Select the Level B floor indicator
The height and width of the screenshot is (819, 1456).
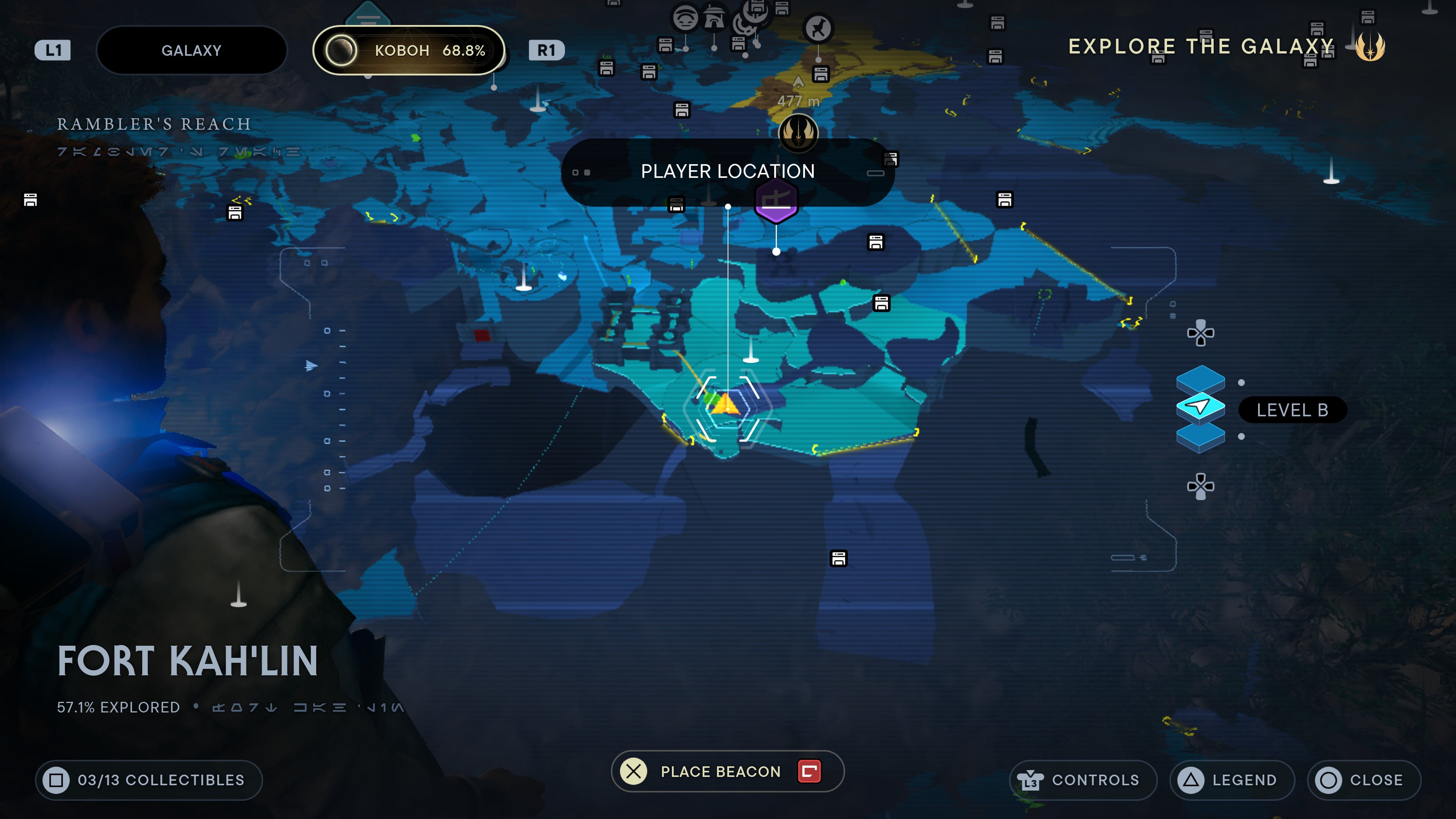point(1291,410)
